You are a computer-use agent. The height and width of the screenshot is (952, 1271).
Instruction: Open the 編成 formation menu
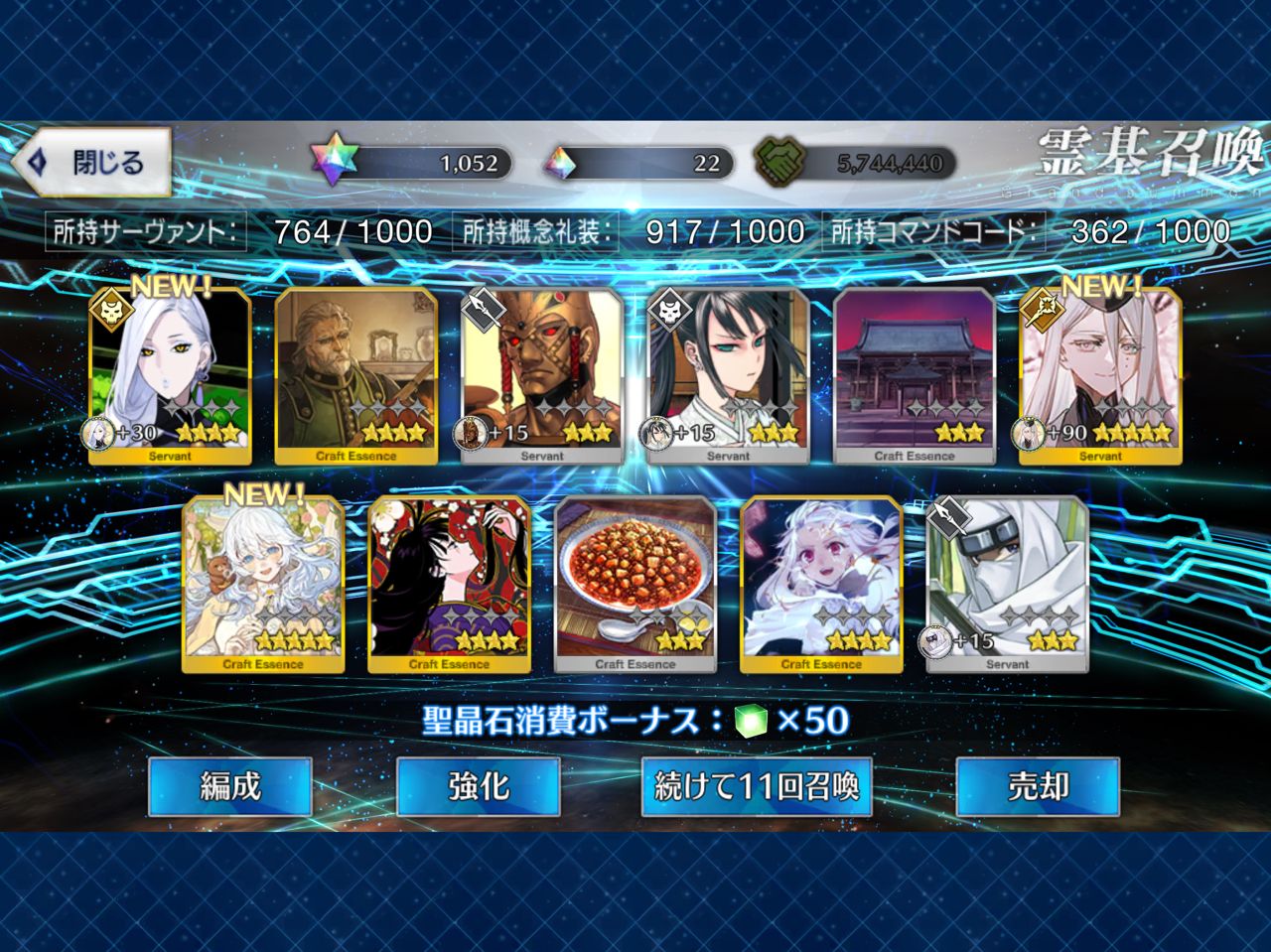pyautogui.click(x=230, y=786)
